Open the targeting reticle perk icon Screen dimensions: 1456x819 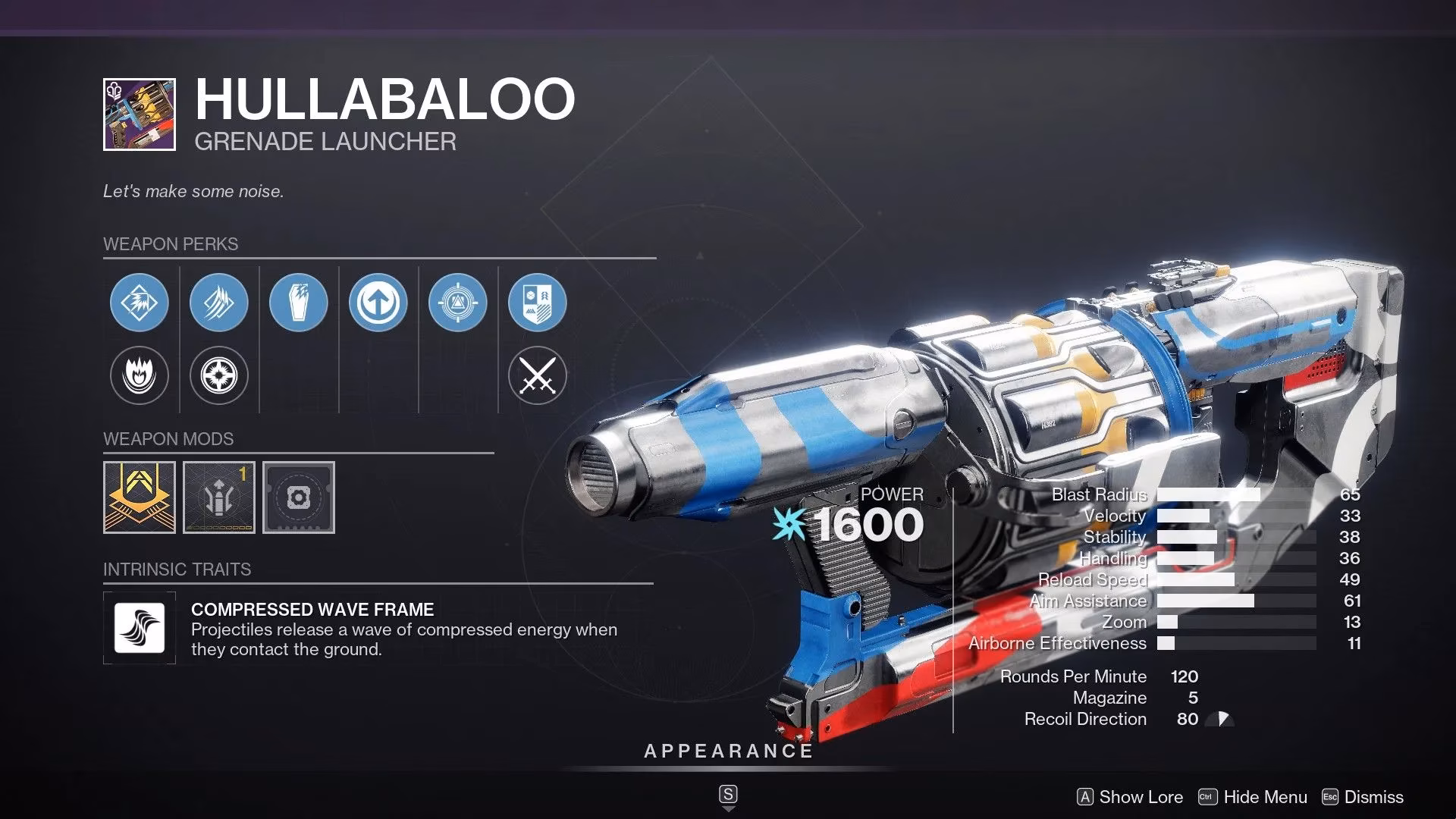point(457,302)
